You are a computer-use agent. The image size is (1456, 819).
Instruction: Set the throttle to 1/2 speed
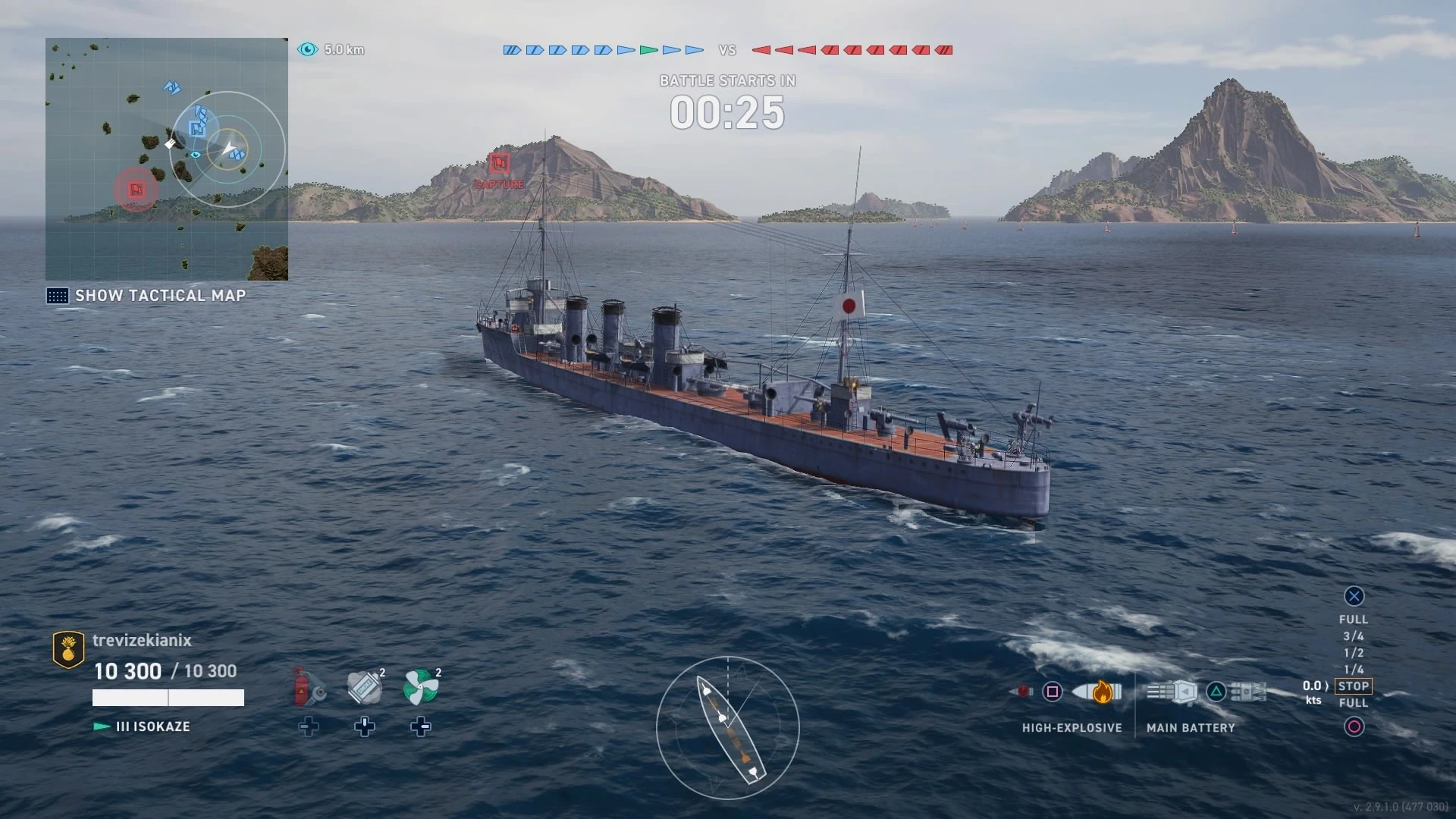[x=1354, y=653]
